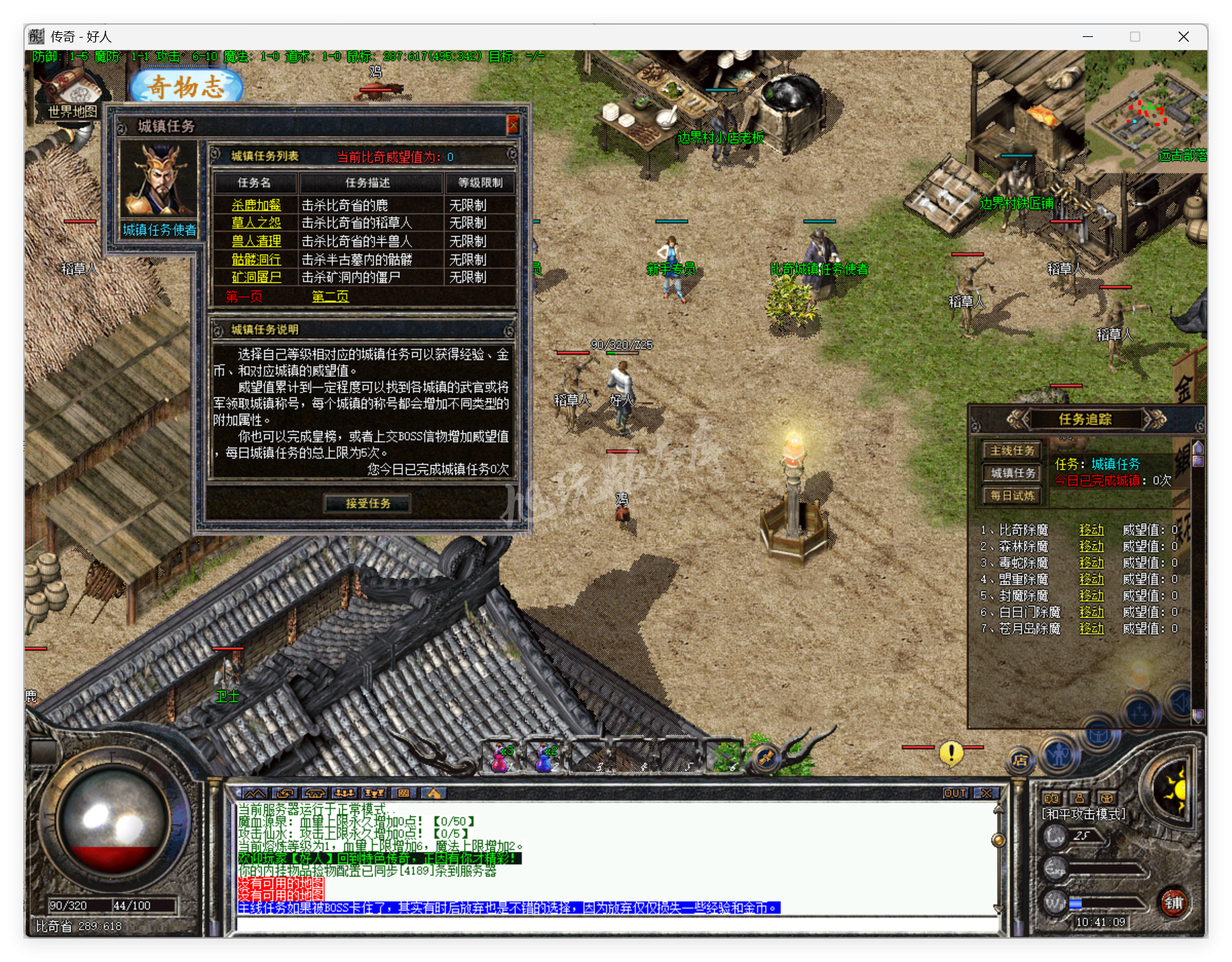Collapse chat window with the OUT button
1232x962 pixels.
click(955, 792)
